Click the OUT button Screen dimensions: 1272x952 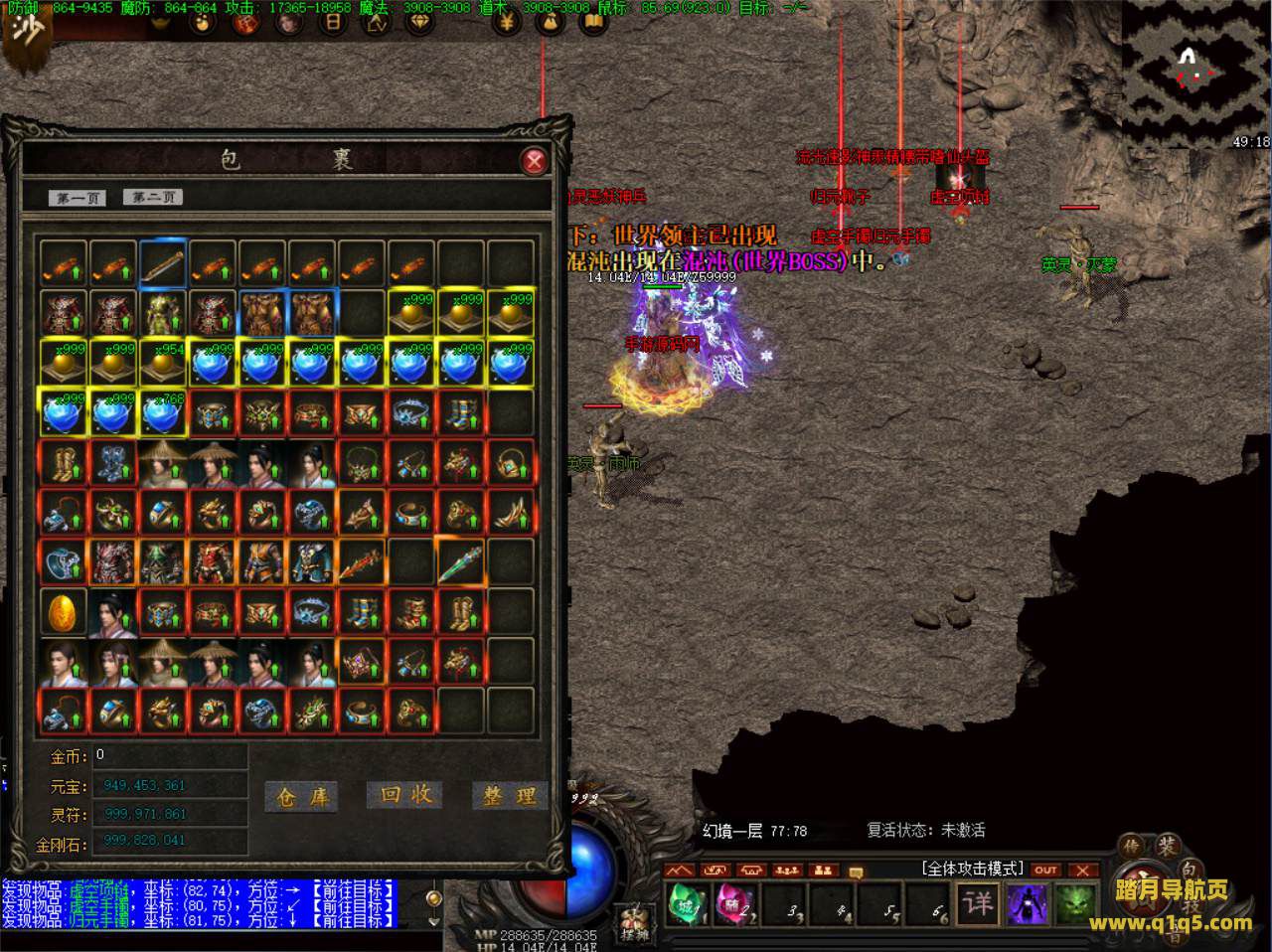click(1045, 871)
